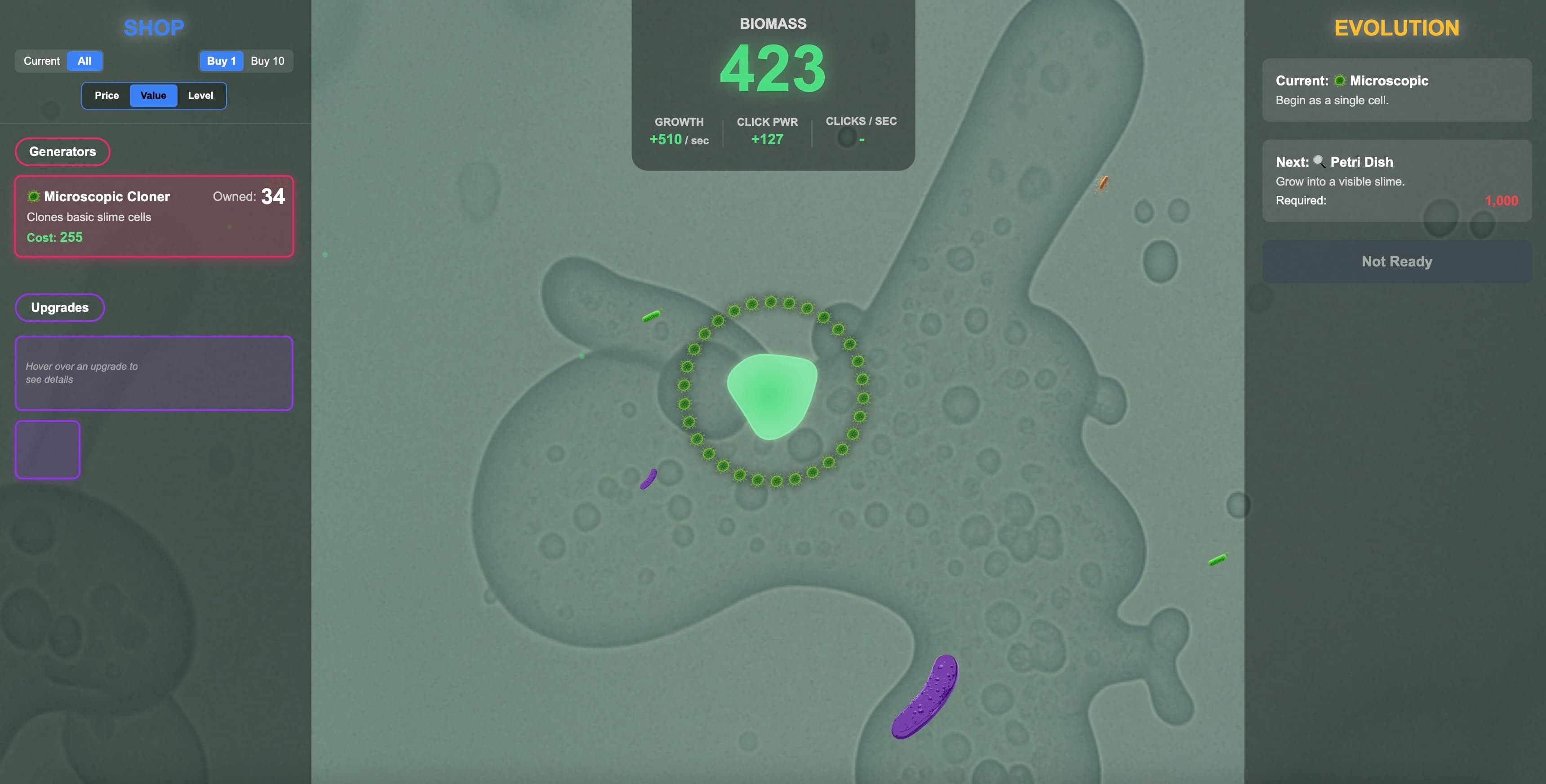This screenshot has height=784, width=1546.
Task: Buy a Microscopic Cloner for 255 biomass
Action: click(x=154, y=217)
